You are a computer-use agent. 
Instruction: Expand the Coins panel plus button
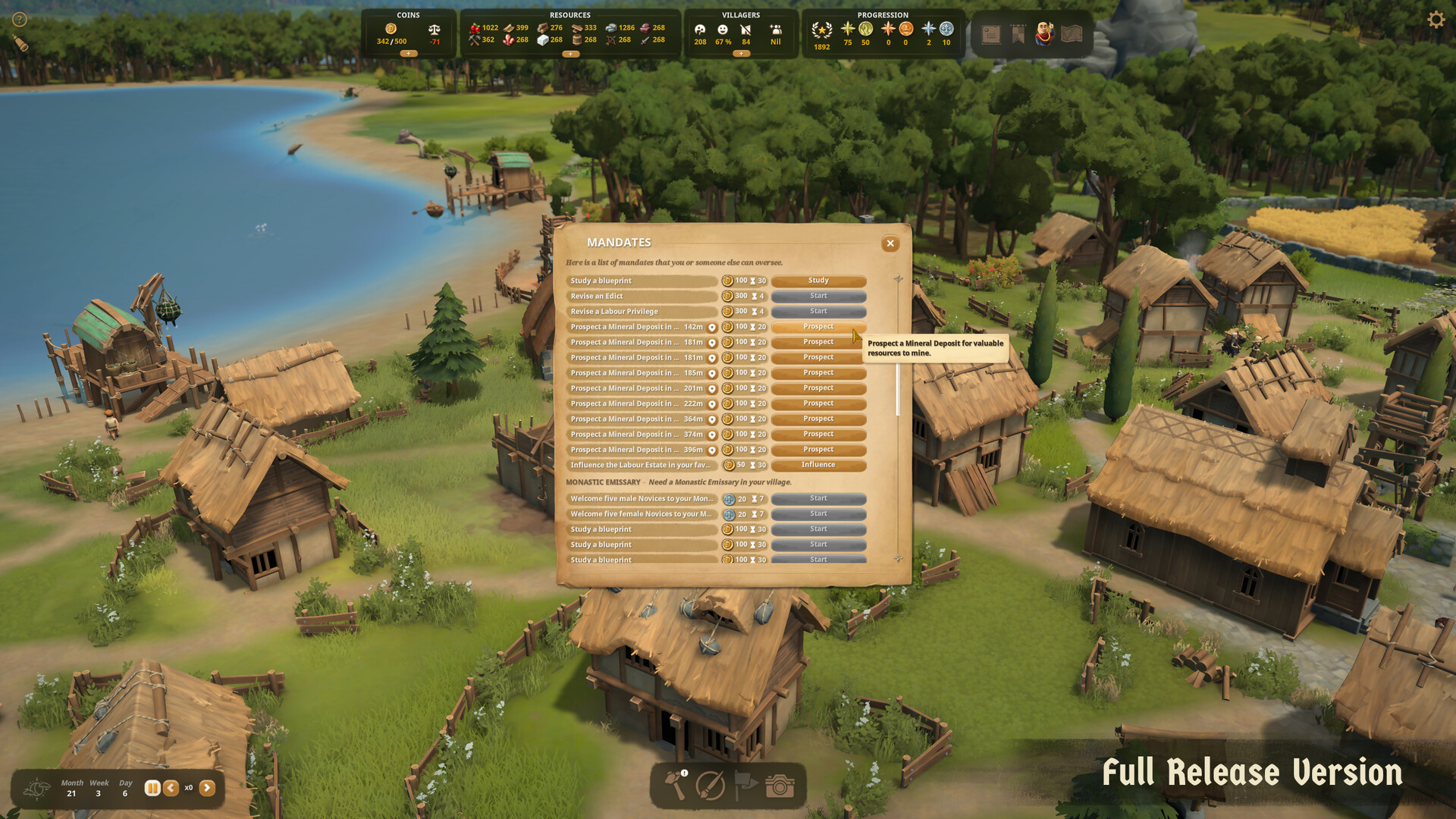pos(409,54)
